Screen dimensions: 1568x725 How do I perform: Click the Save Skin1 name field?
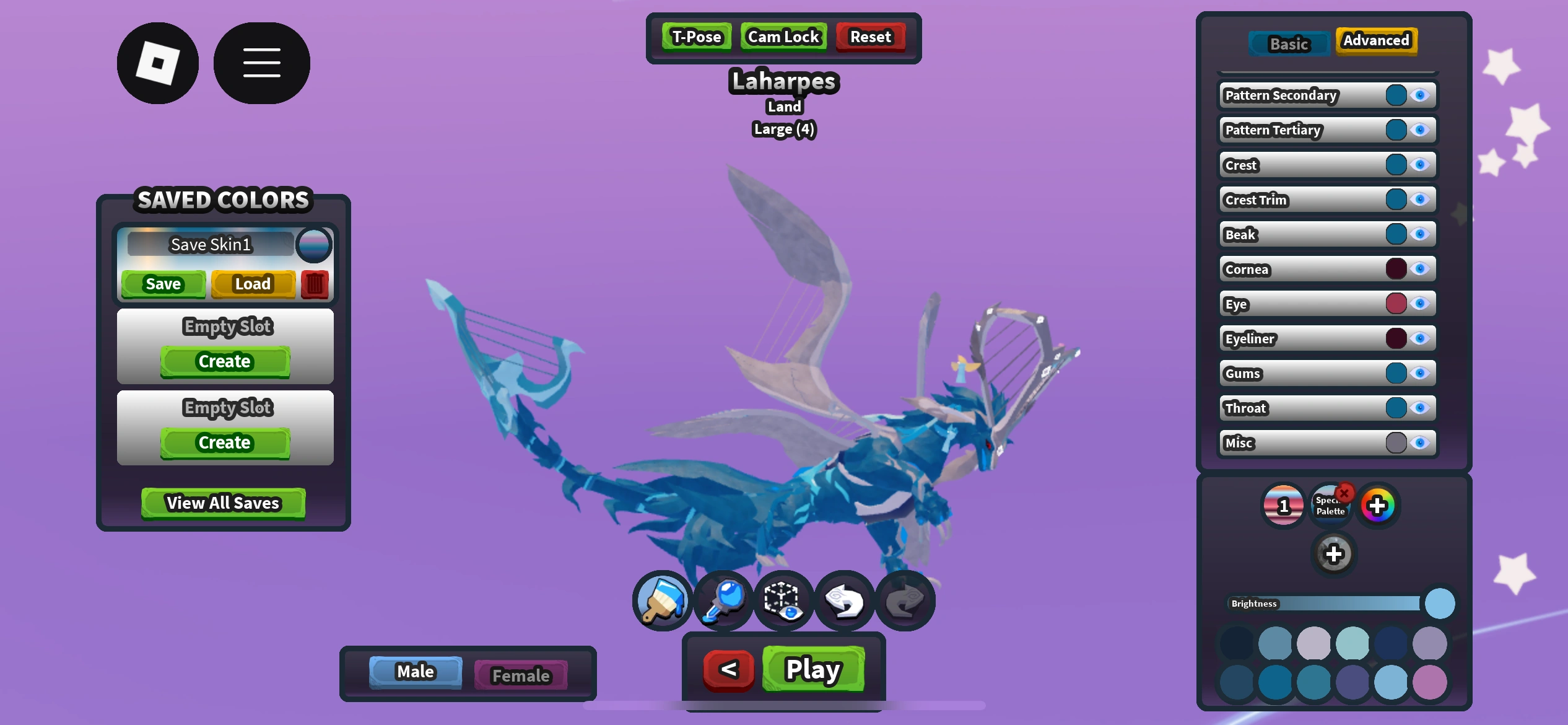click(x=212, y=244)
